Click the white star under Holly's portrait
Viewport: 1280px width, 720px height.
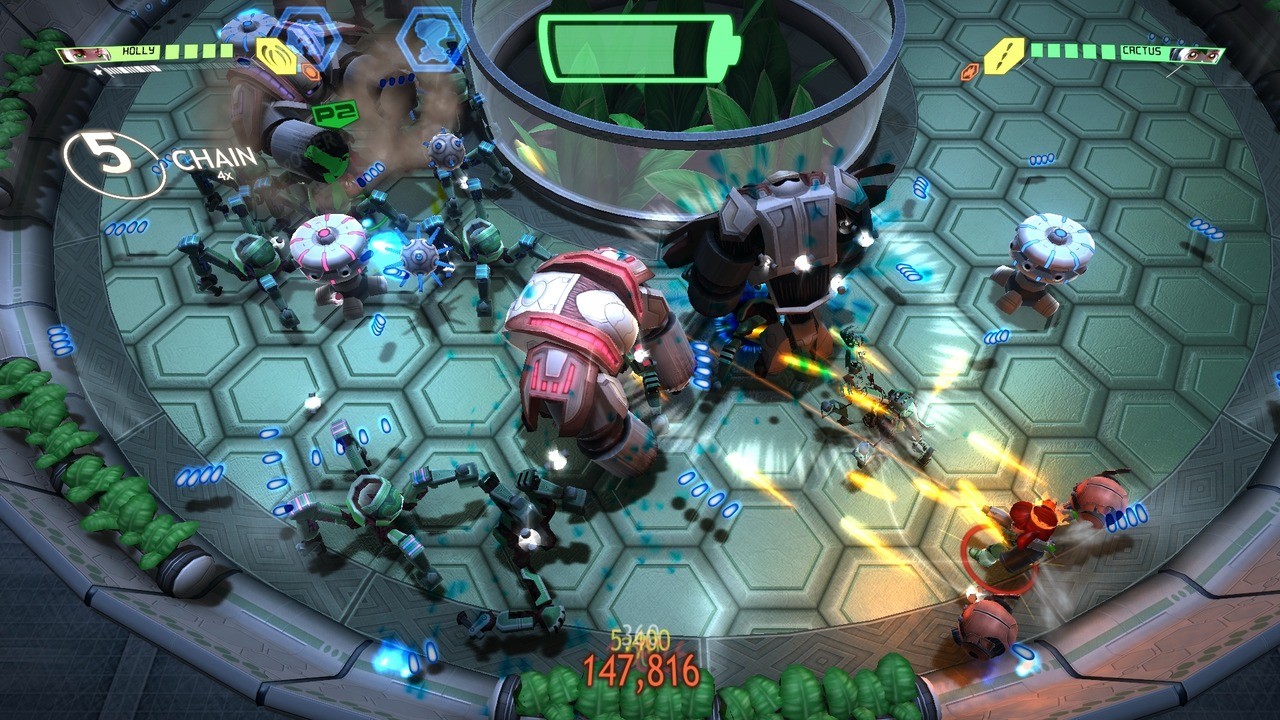coord(97,71)
